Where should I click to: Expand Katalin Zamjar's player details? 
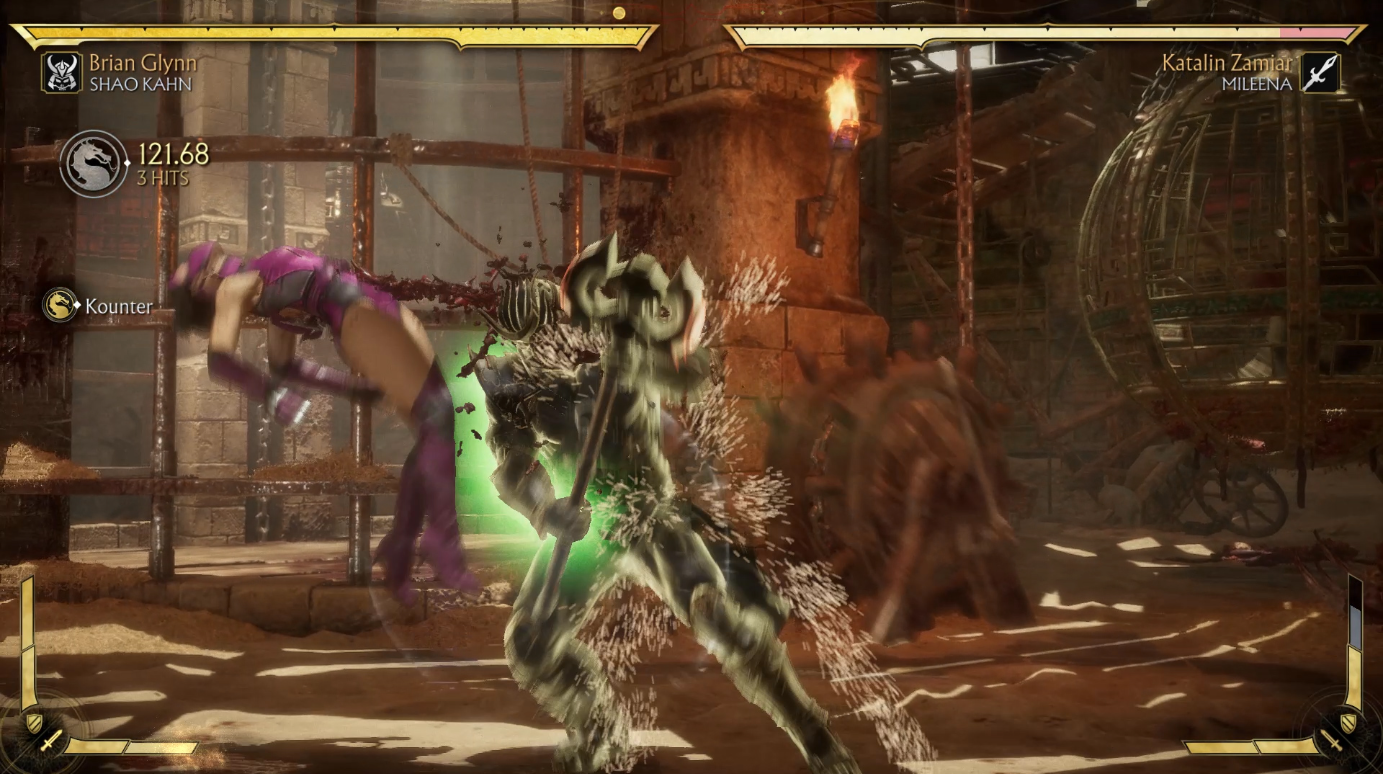(1229, 62)
